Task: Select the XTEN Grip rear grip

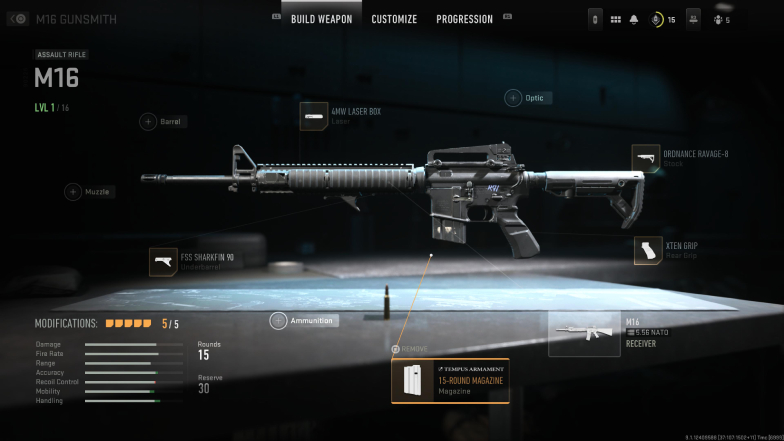Action: coord(648,250)
